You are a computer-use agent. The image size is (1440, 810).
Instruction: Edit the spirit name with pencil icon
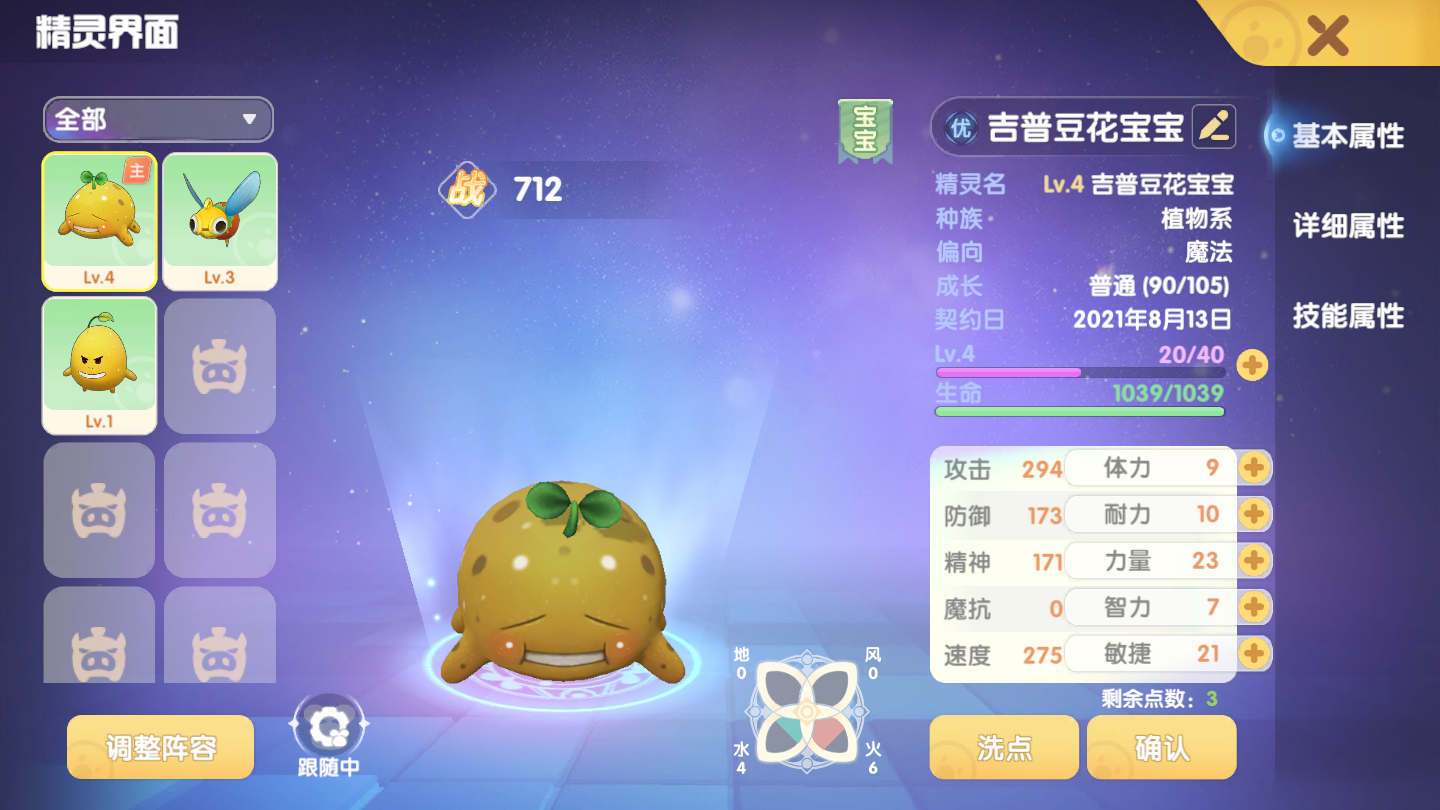(1214, 127)
